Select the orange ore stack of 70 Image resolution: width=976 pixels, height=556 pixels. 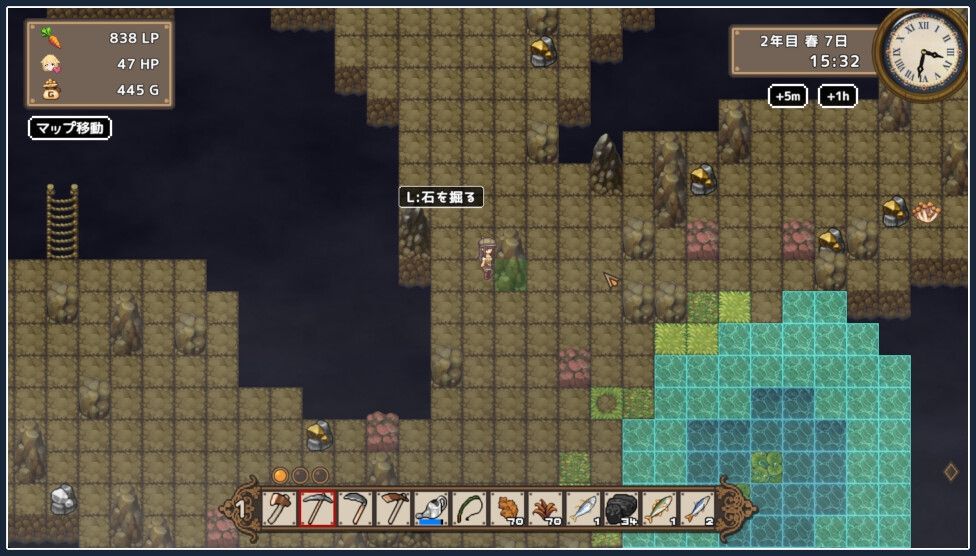(x=507, y=509)
